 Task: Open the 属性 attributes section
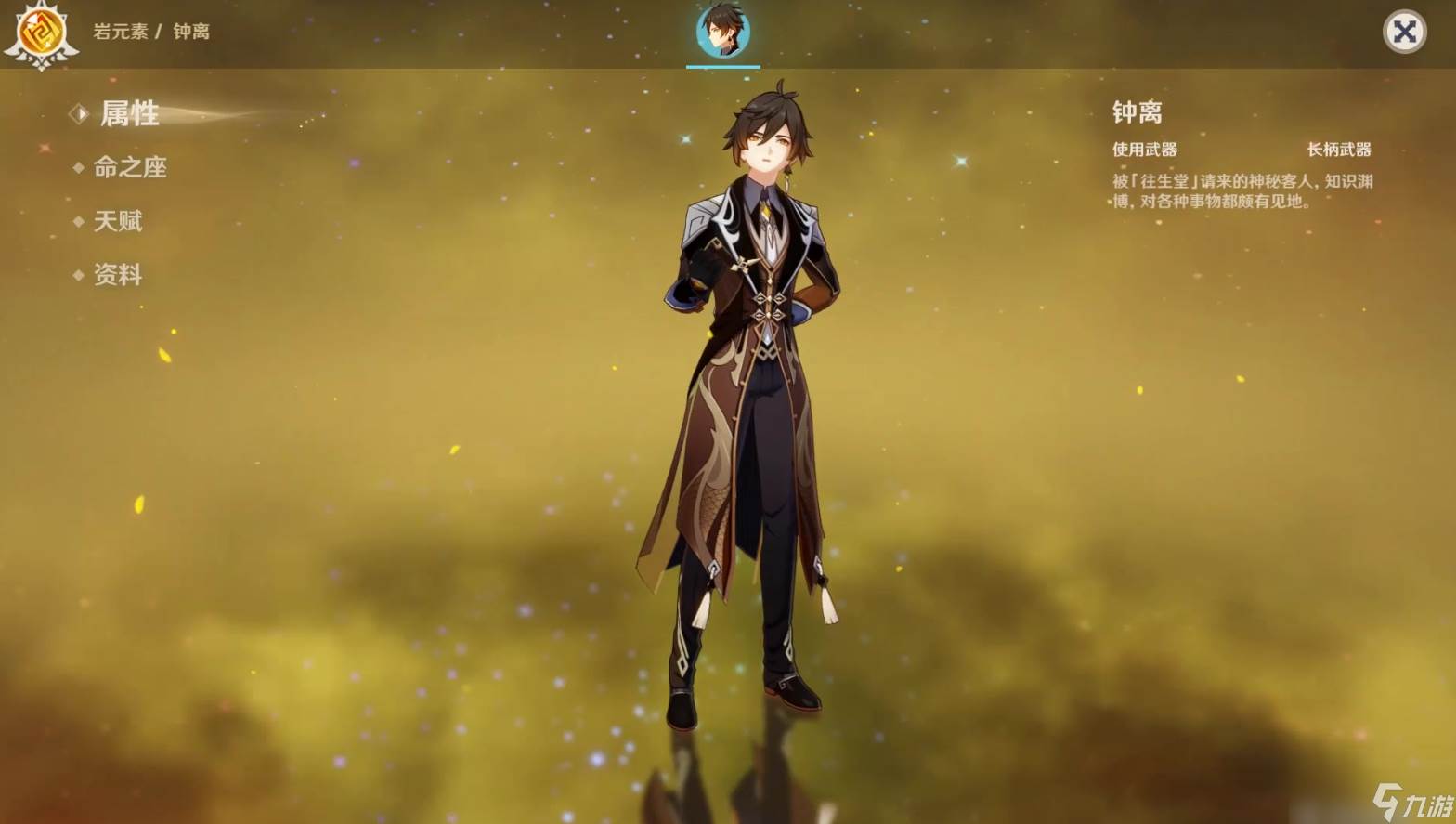point(128,114)
